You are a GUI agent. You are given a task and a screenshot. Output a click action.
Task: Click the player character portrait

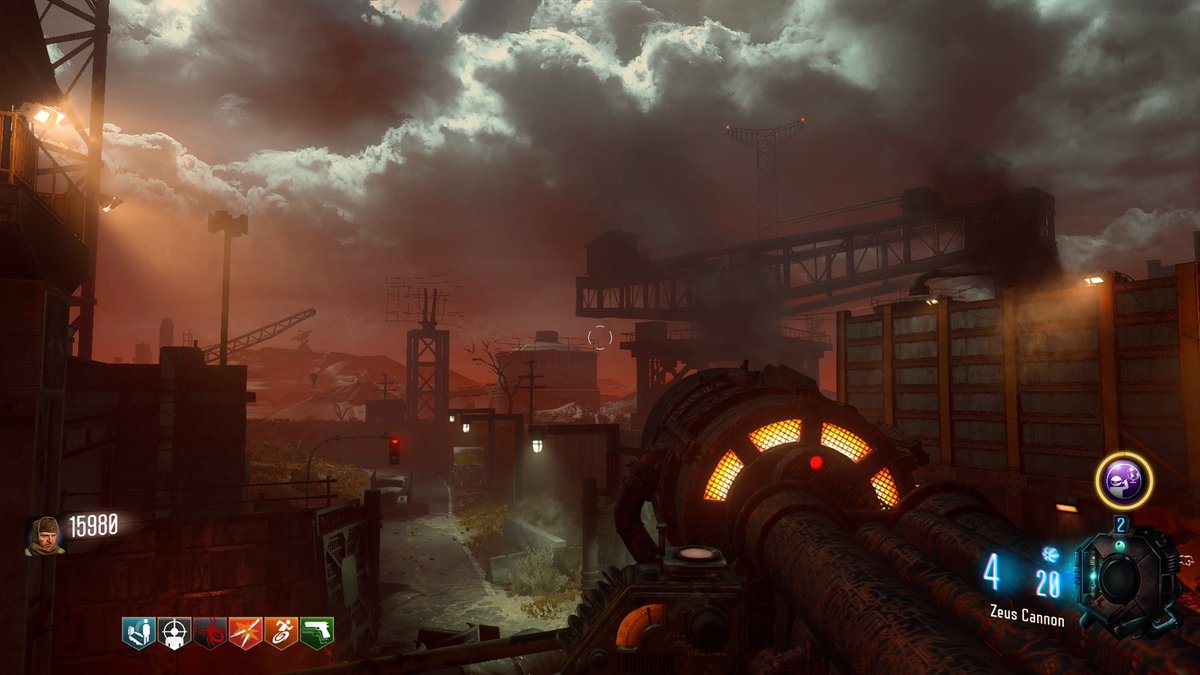coord(44,535)
